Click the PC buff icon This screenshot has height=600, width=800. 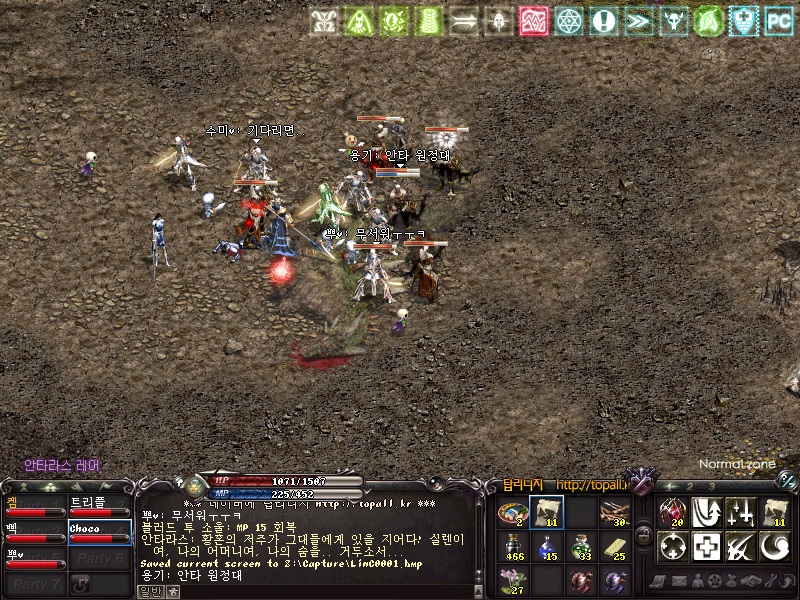pos(777,19)
